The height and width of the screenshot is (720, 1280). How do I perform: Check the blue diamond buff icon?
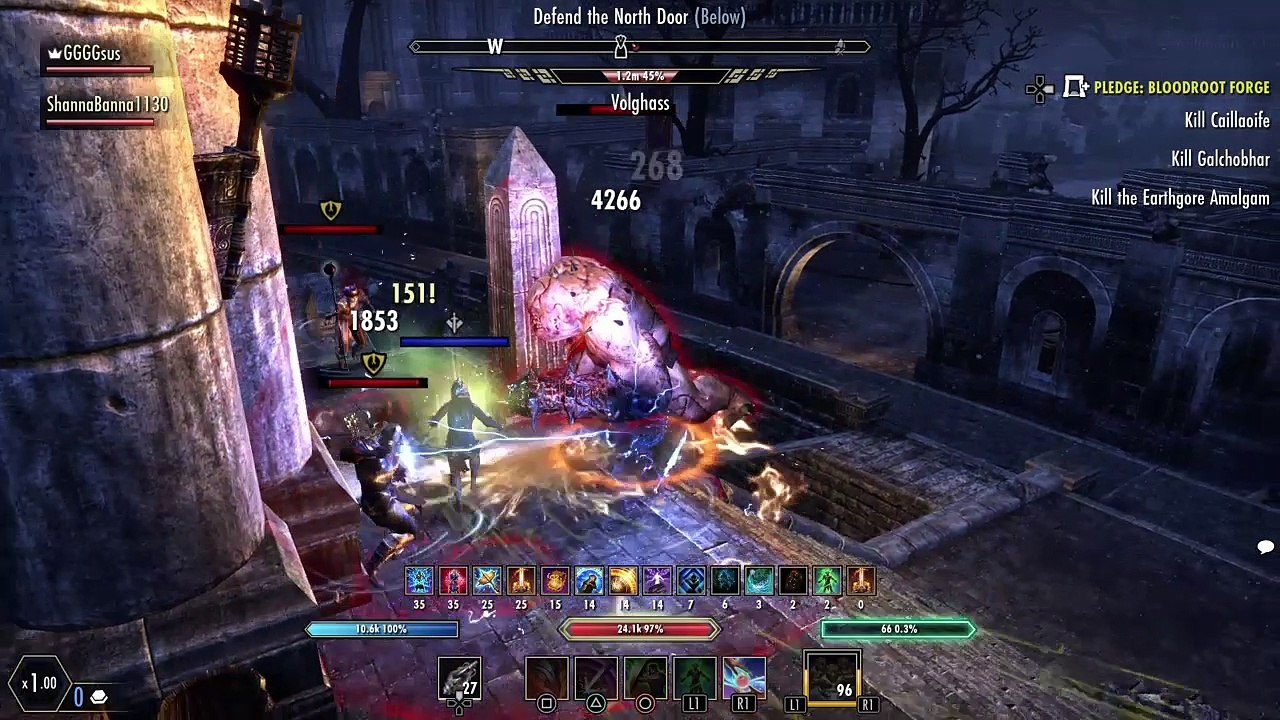691,581
